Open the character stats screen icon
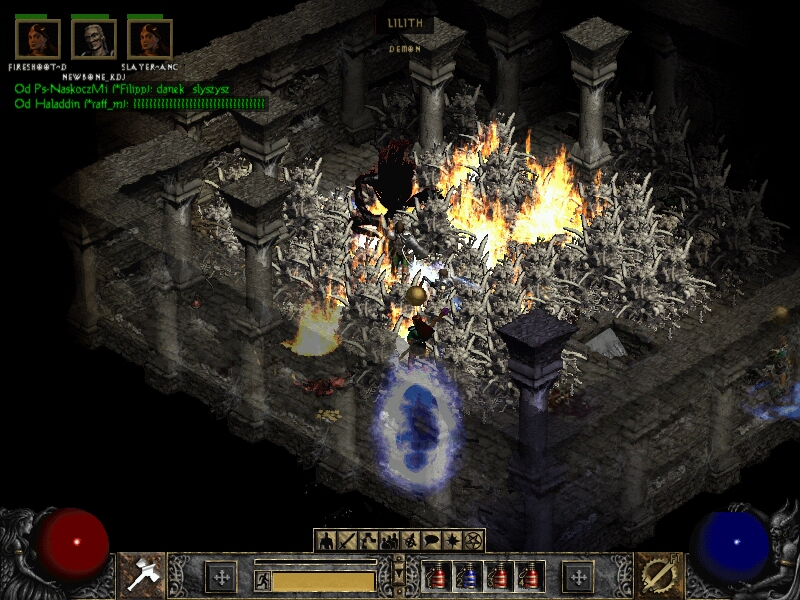 (325, 541)
